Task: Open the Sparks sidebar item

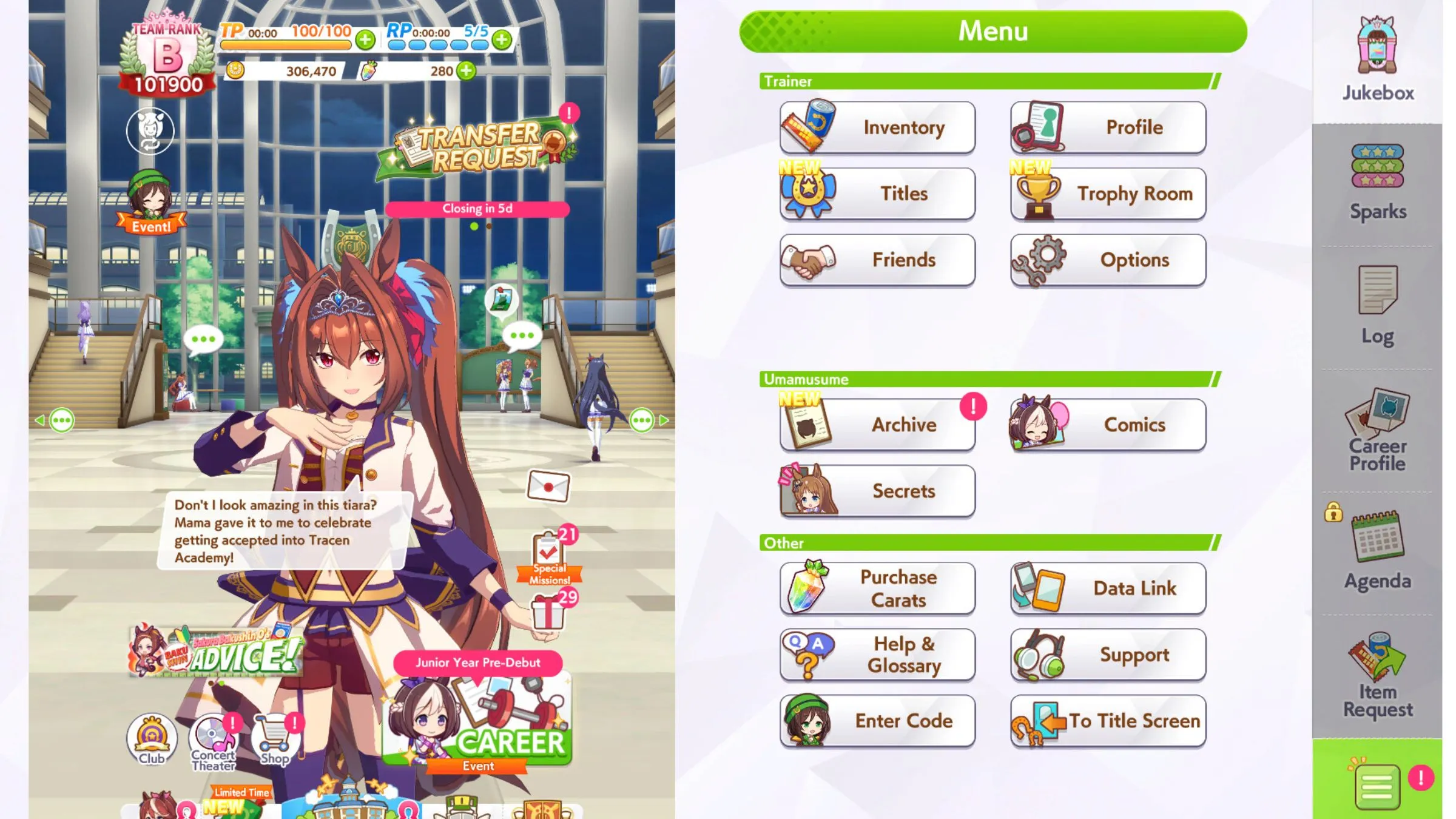Action: point(1377,182)
